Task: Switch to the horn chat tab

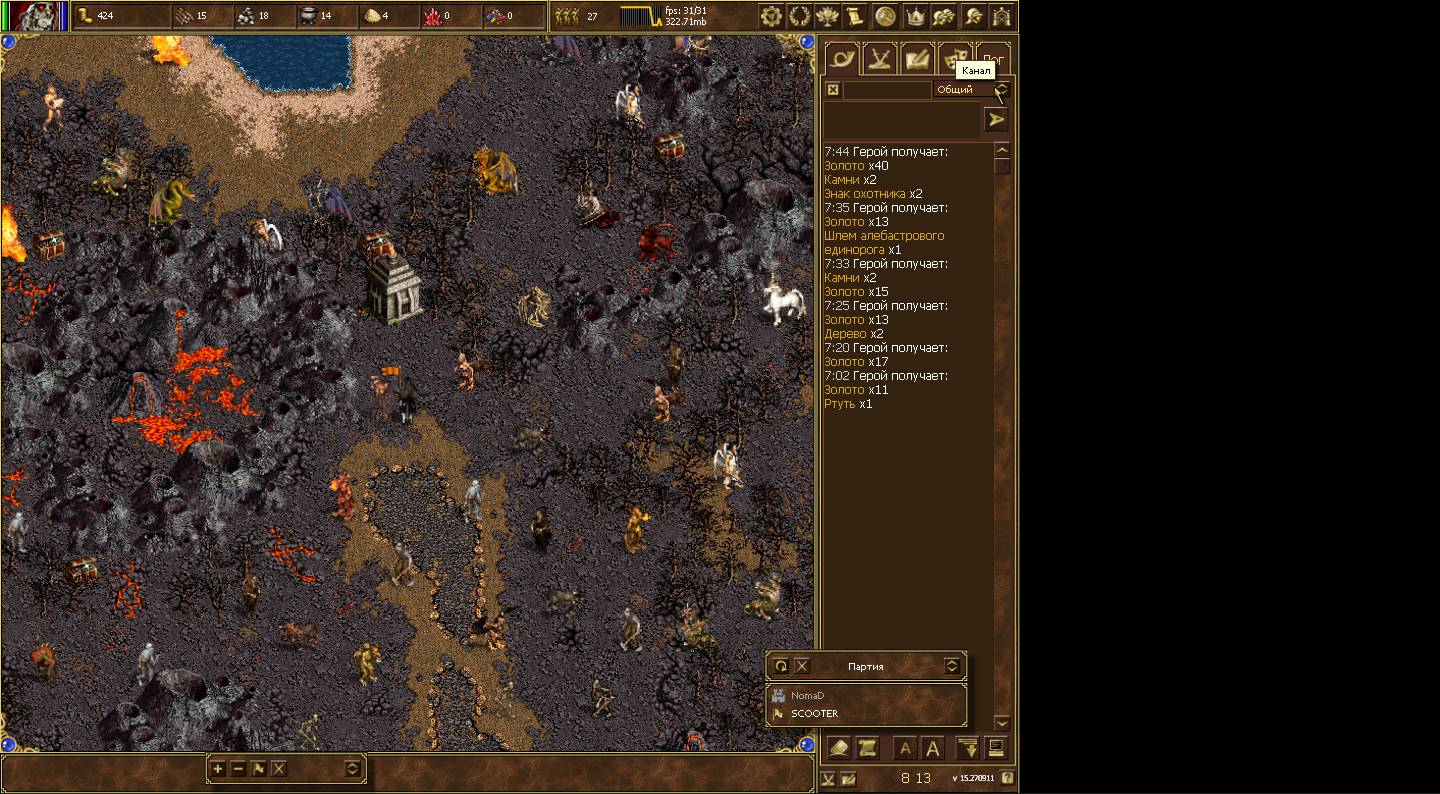Action: 842,59
